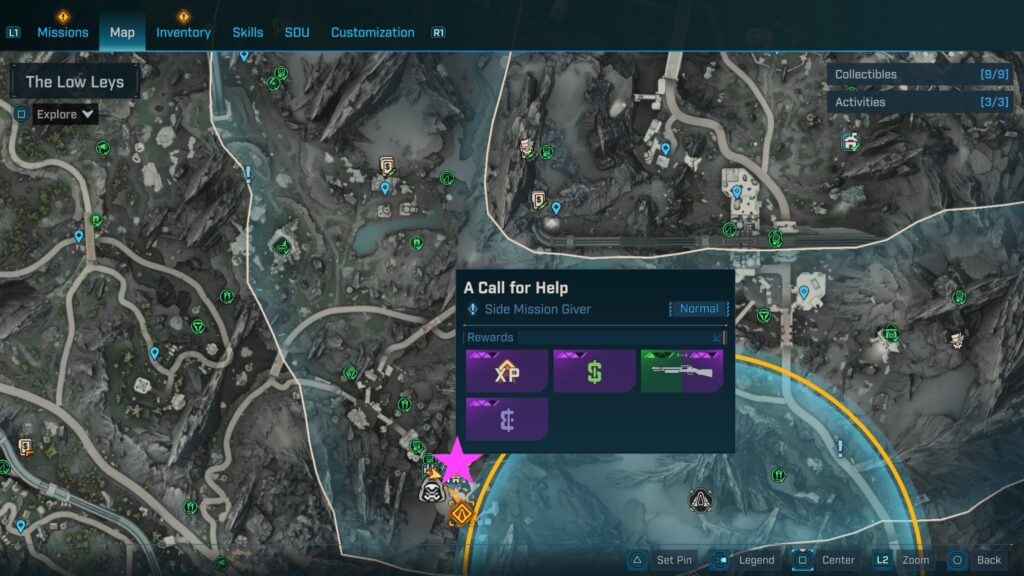
Task: Select the XP reward tile
Action: pos(507,371)
